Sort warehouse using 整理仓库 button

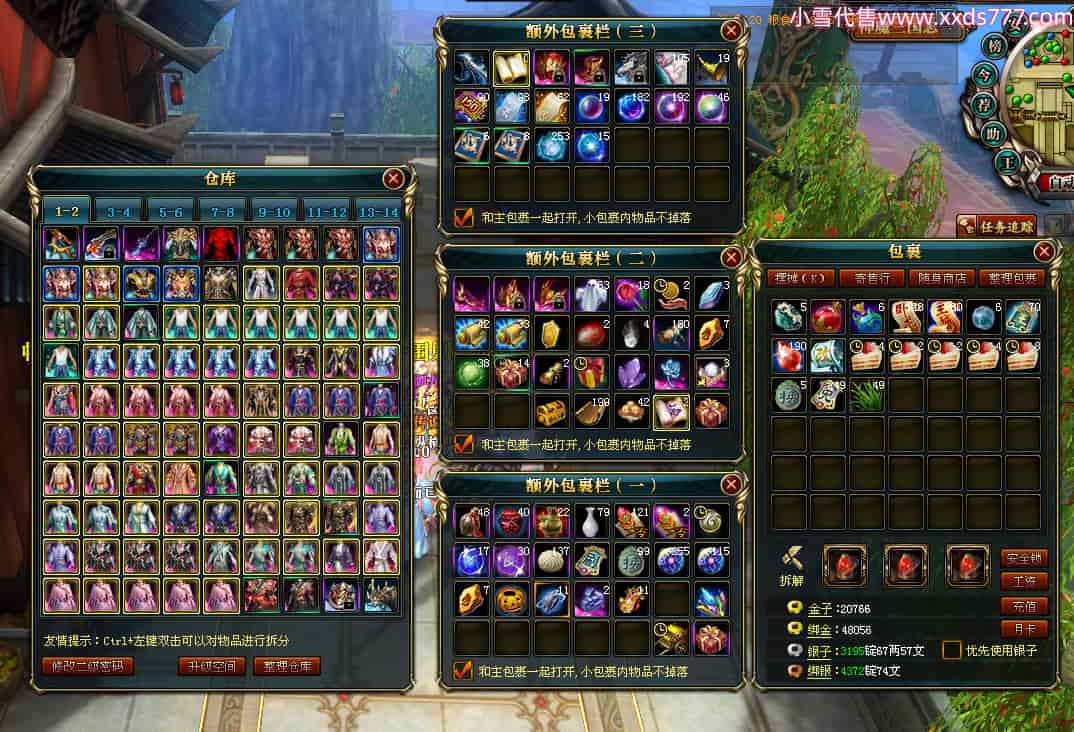(287, 666)
